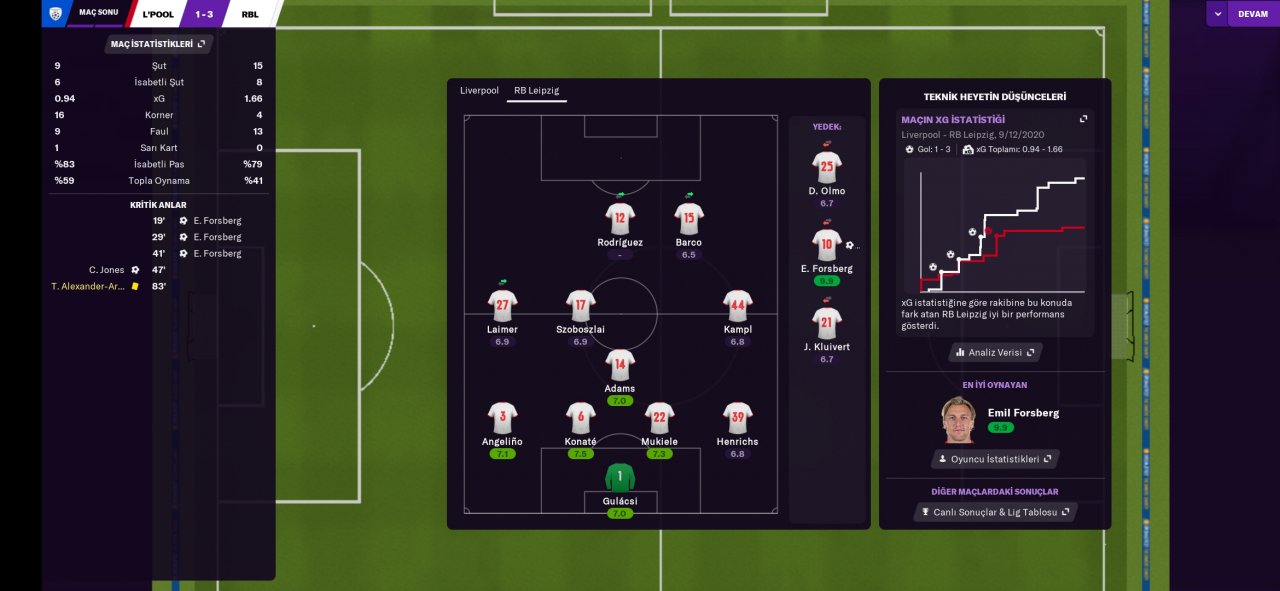This screenshot has height=591, width=1280.
Task: Open the Analiz Verisi button
Action: (995, 352)
